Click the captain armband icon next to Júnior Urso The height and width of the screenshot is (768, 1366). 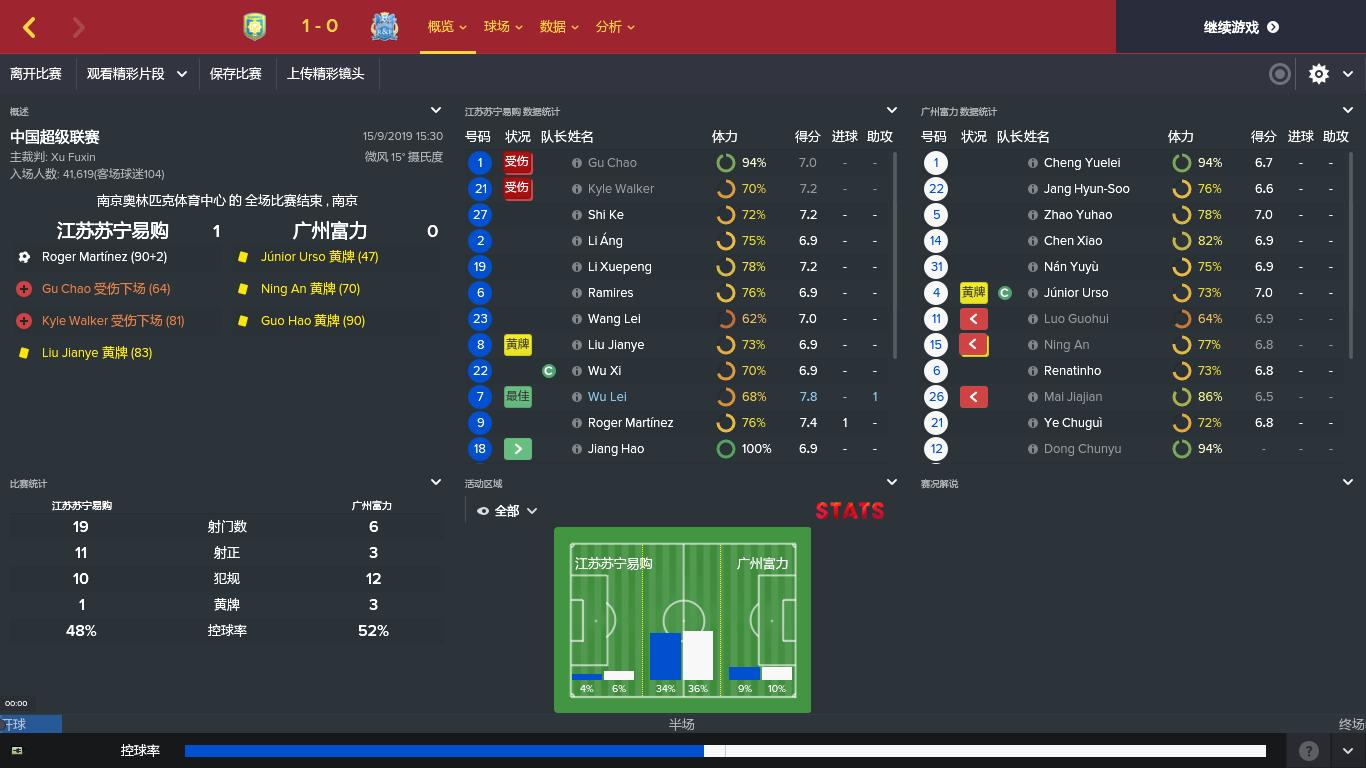[1005, 292]
